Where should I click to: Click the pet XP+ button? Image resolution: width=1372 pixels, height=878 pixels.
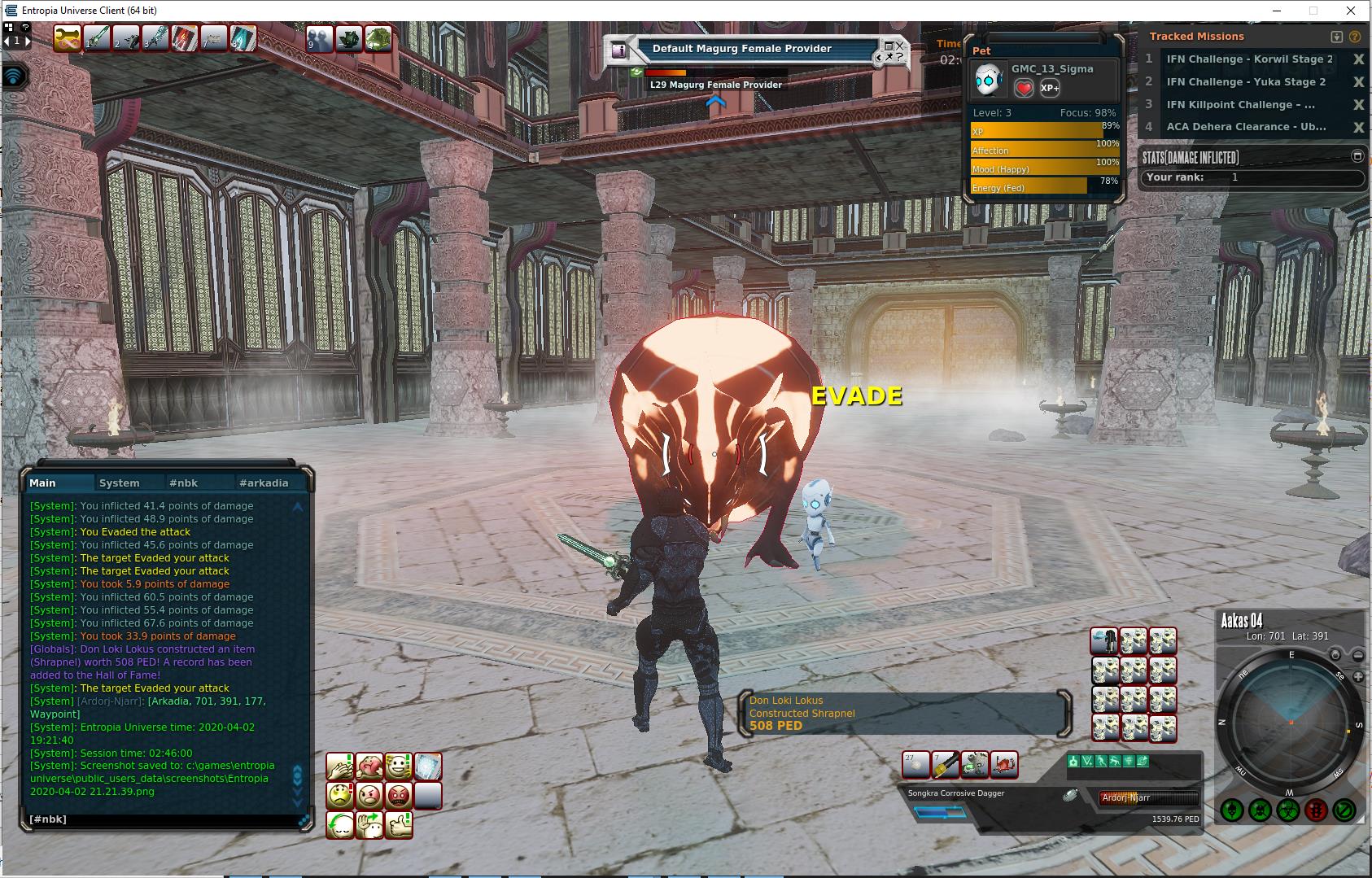(1049, 88)
